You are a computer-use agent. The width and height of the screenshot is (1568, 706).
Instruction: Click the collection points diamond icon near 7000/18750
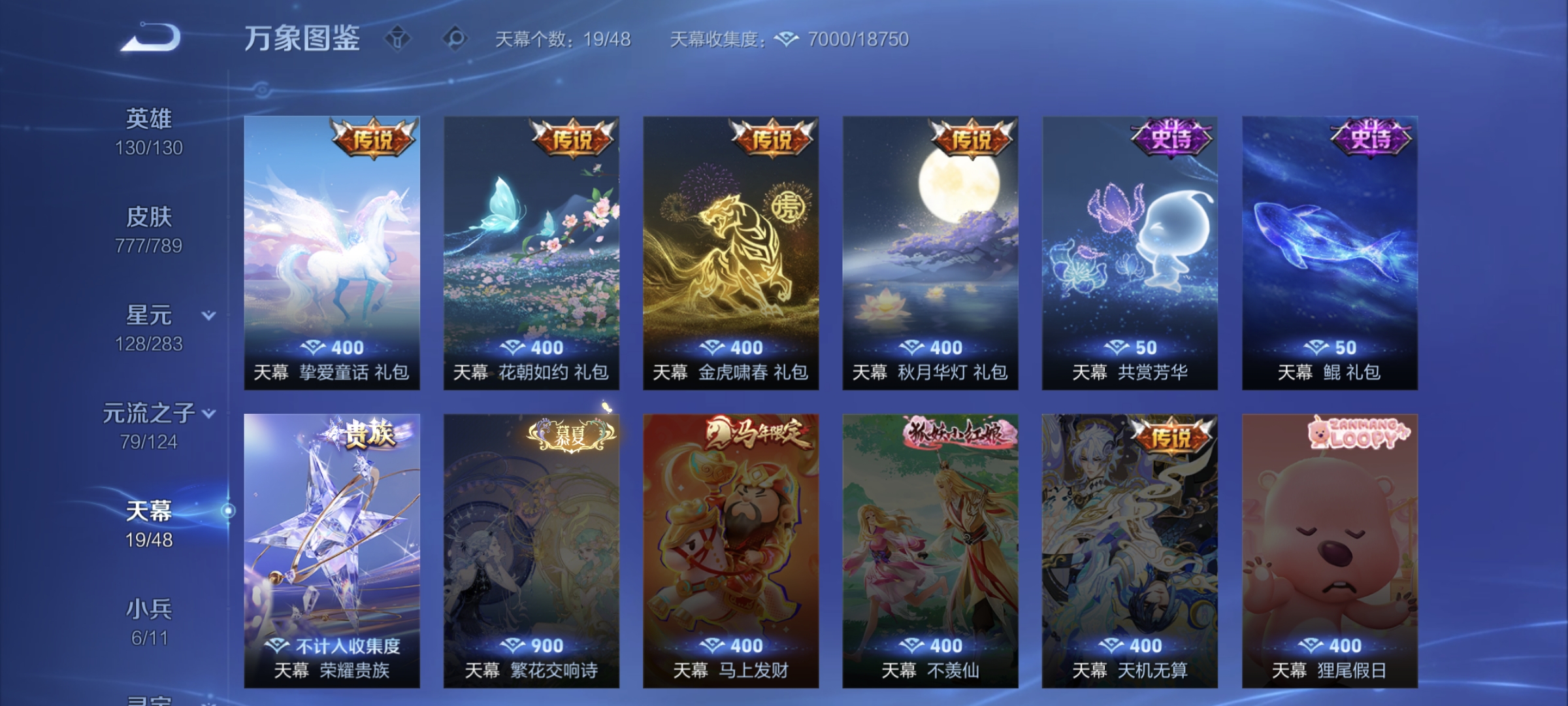(x=787, y=39)
